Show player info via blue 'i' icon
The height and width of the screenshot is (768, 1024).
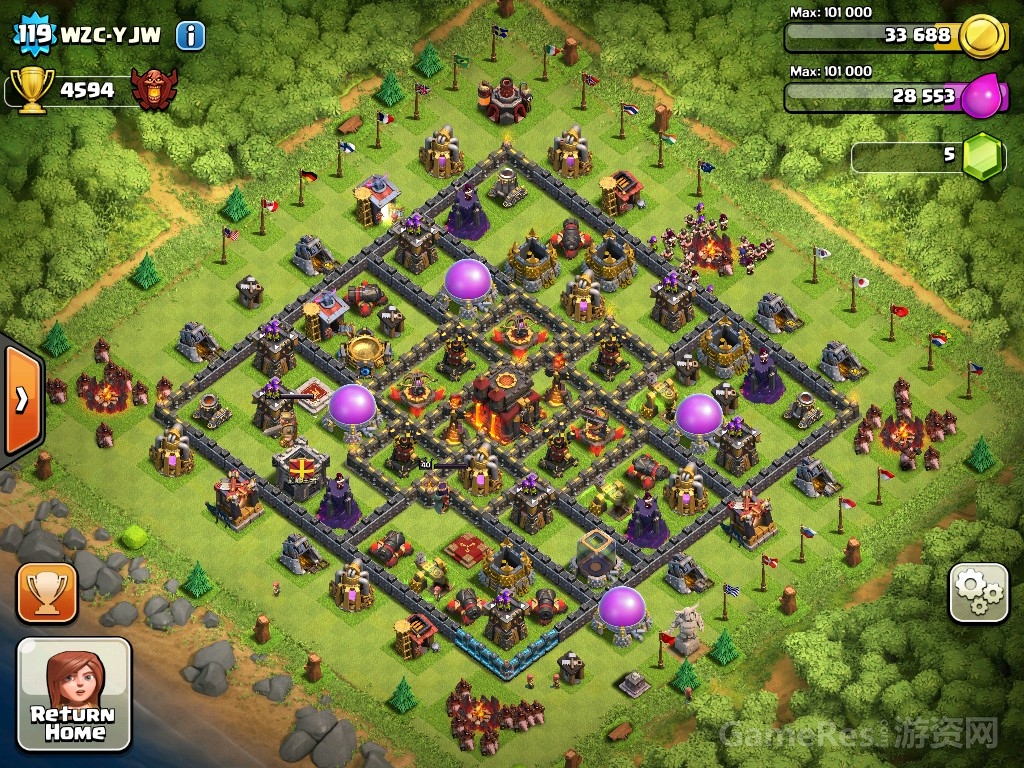(190, 37)
